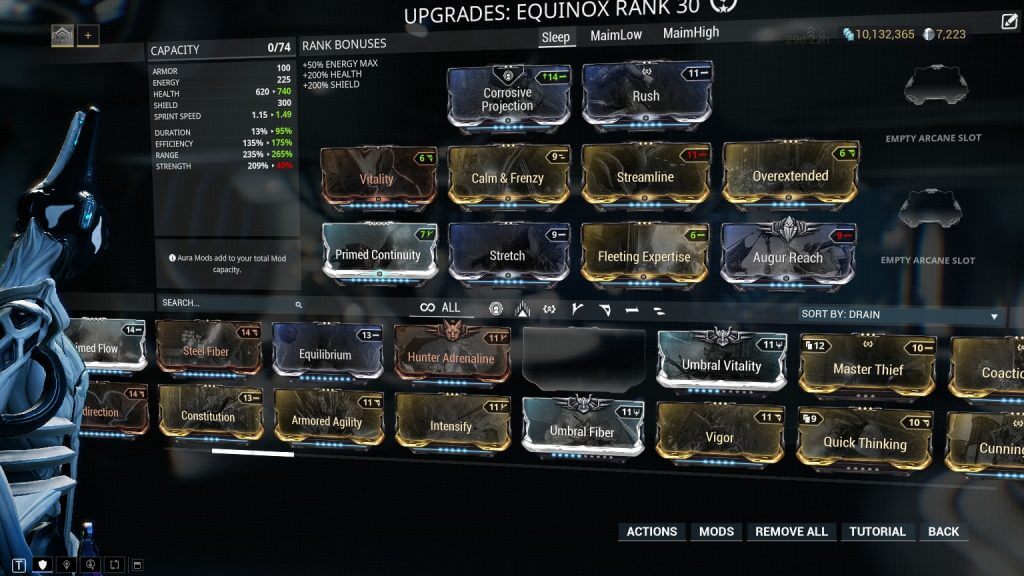Choose the Hunter Adrenaline mod card
Screen dimensions: 1024x576
coord(451,357)
